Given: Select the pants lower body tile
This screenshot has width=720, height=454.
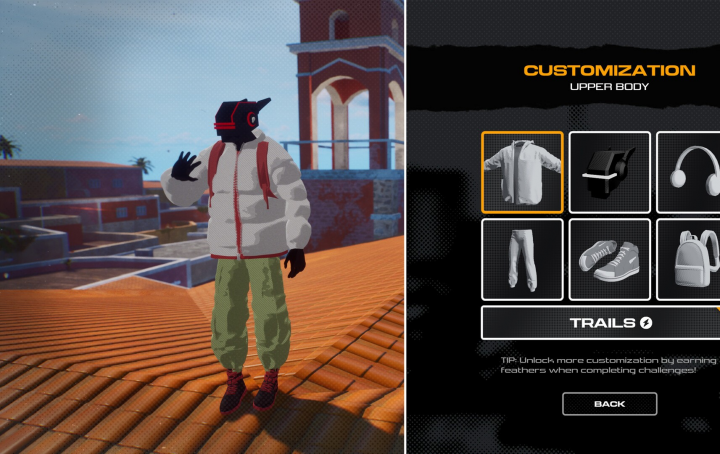Looking at the screenshot, I should [522, 259].
